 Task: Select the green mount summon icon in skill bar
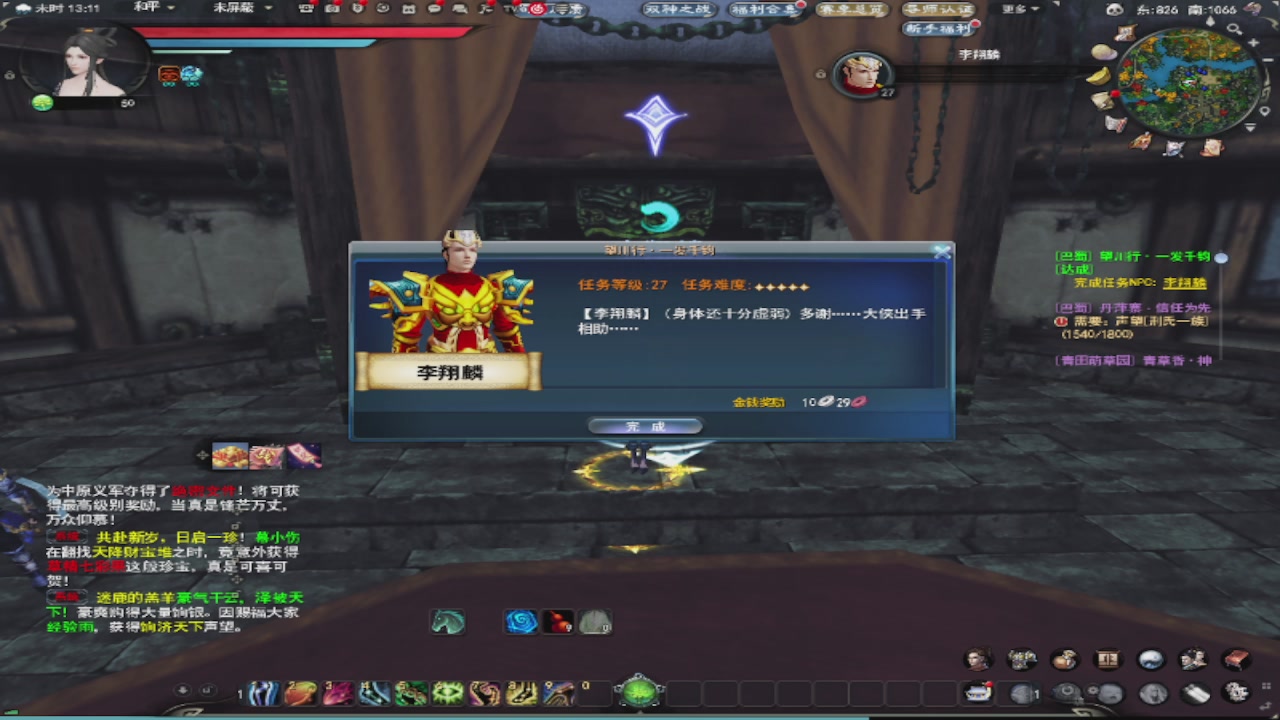point(447,622)
